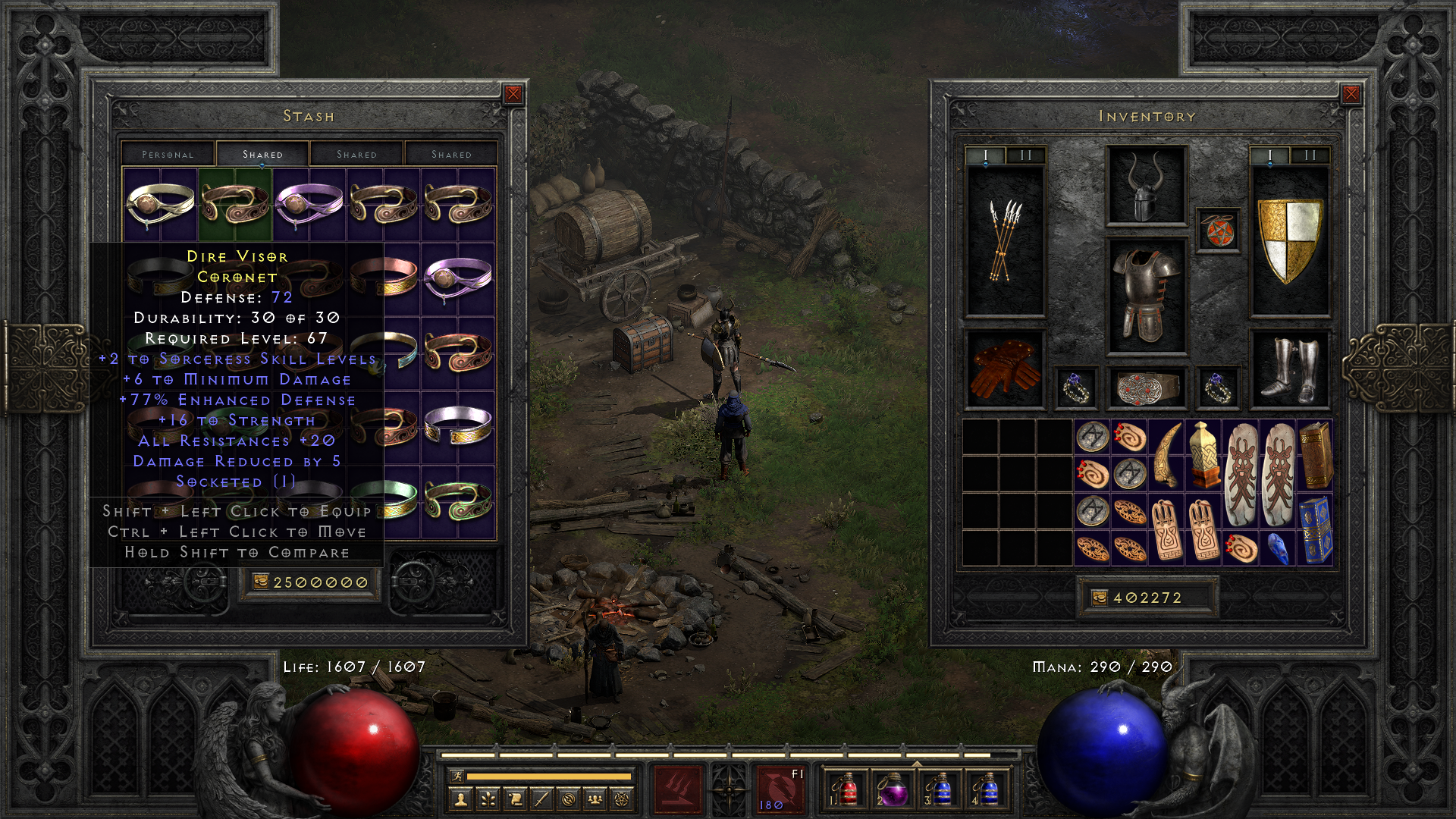
Task: Open the second Shared stash tab
Action: click(x=356, y=154)
